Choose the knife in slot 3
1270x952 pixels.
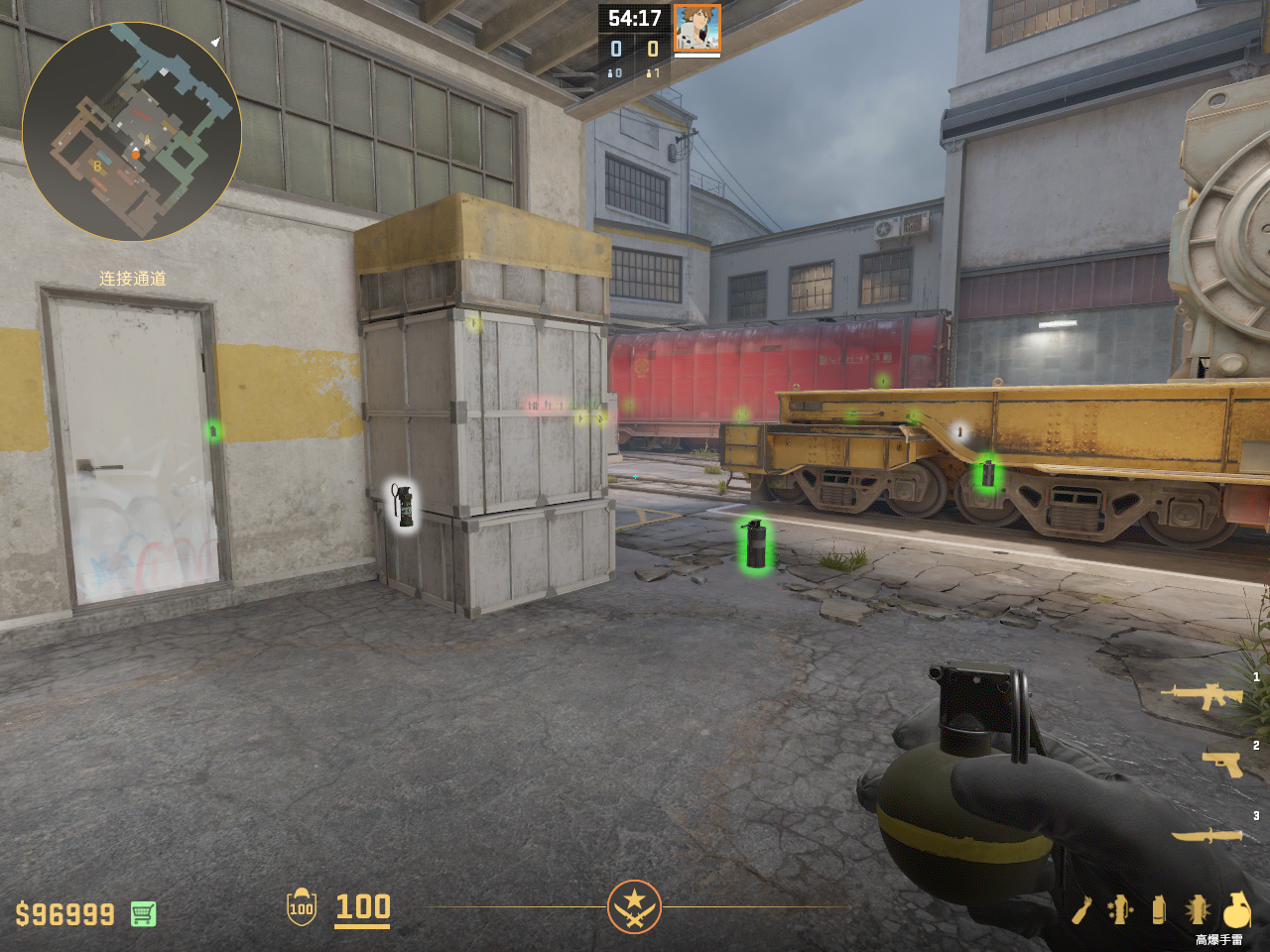[1206, 836]
